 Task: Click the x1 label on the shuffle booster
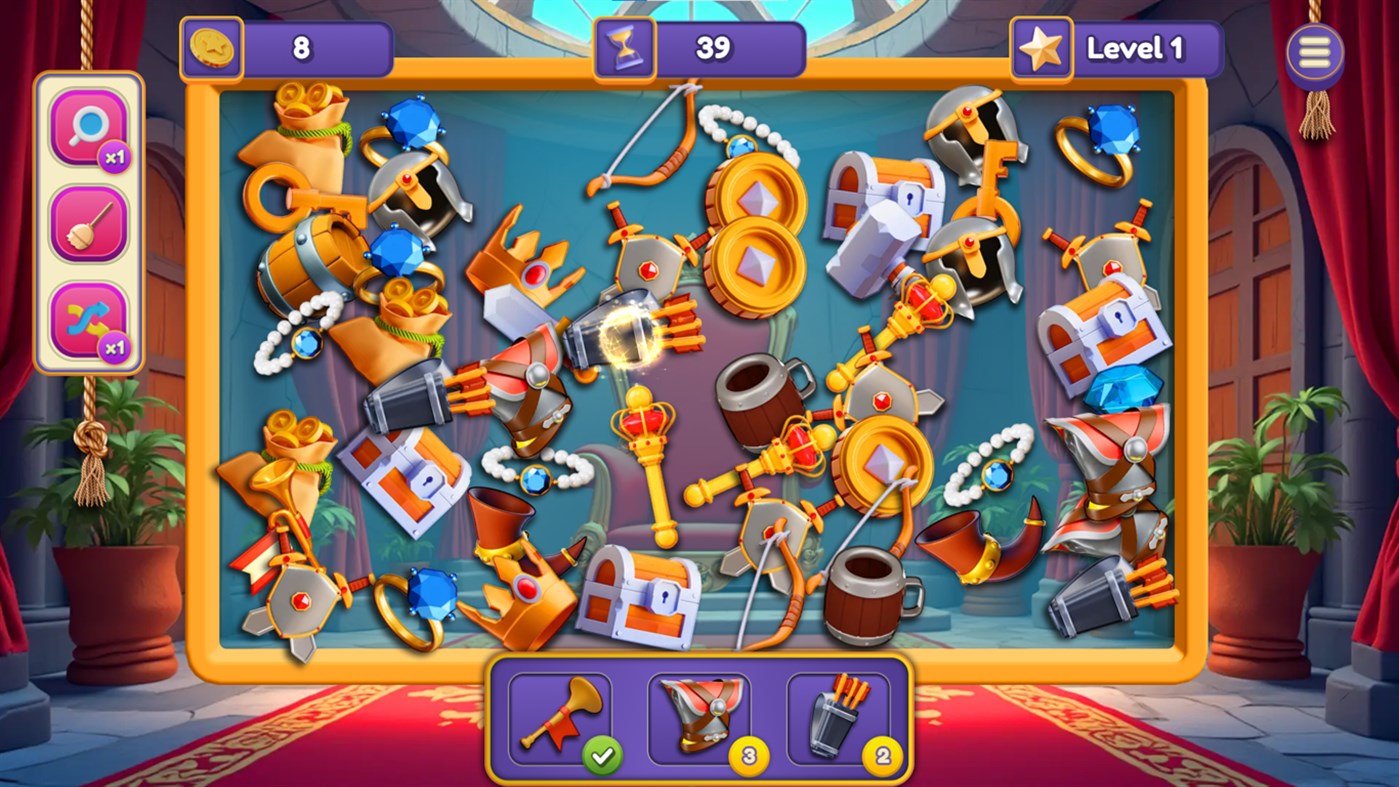click(113, 347)
